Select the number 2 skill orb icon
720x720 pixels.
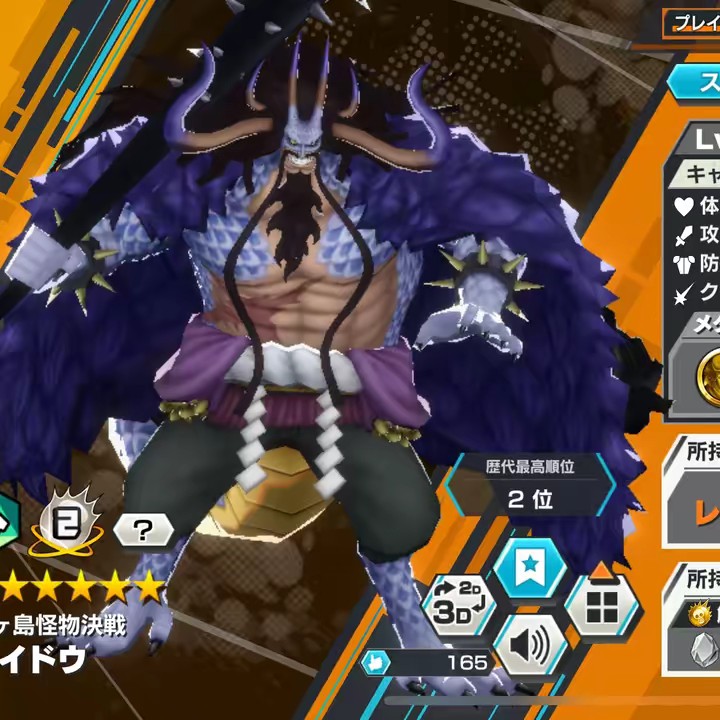click(68, 527)
